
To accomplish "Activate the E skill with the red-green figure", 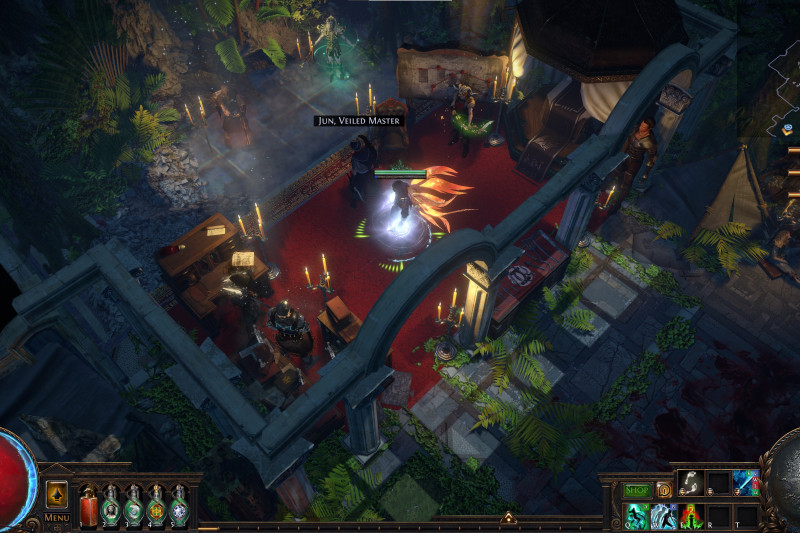I will 690,516.
